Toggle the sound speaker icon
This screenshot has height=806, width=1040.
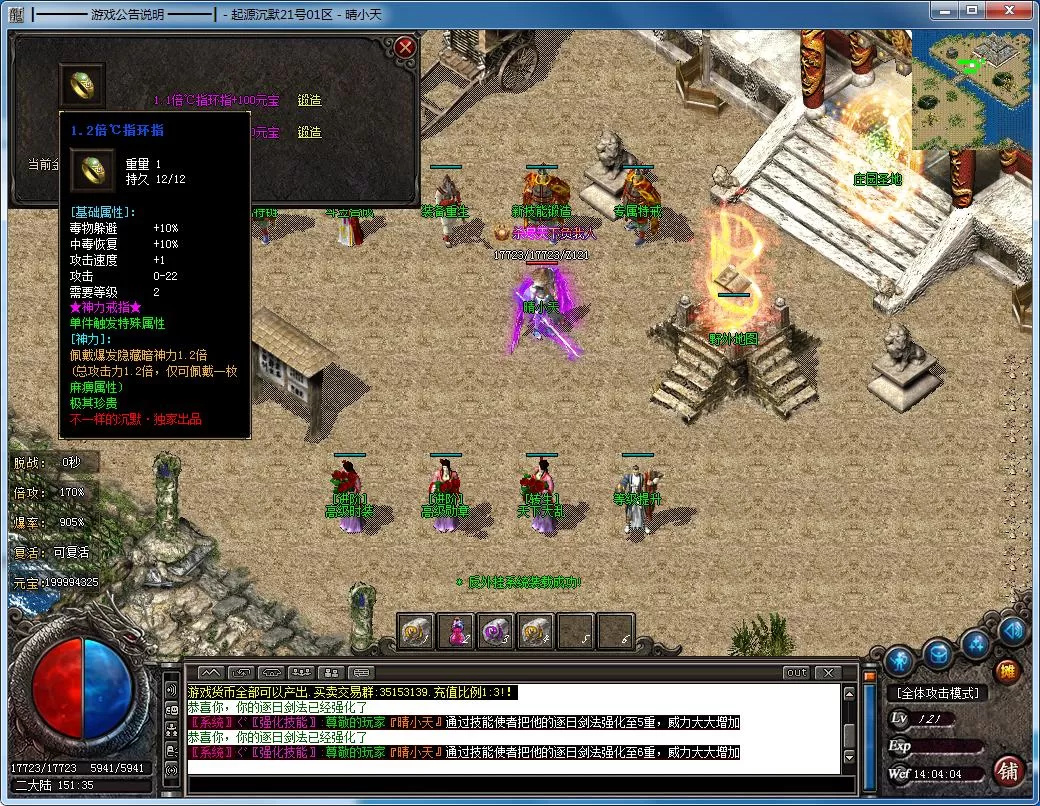[1012, 630]
